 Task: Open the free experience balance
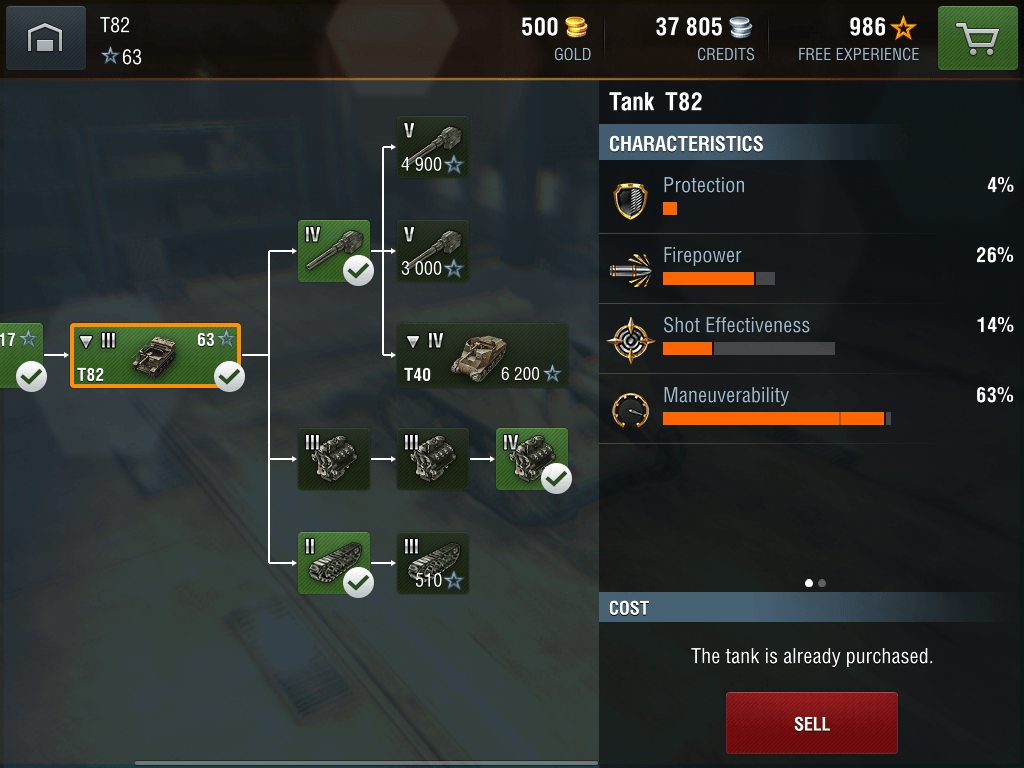click(x=859, y=38)
